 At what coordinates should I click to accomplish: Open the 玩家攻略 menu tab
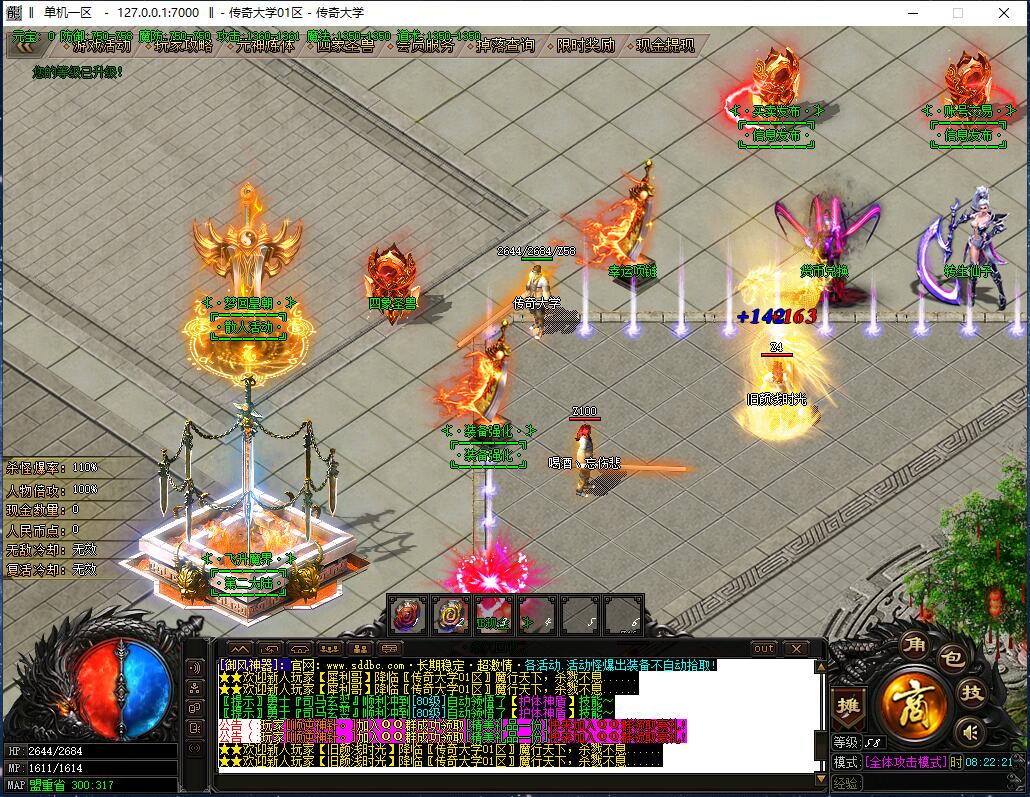(x=182, y=46)
